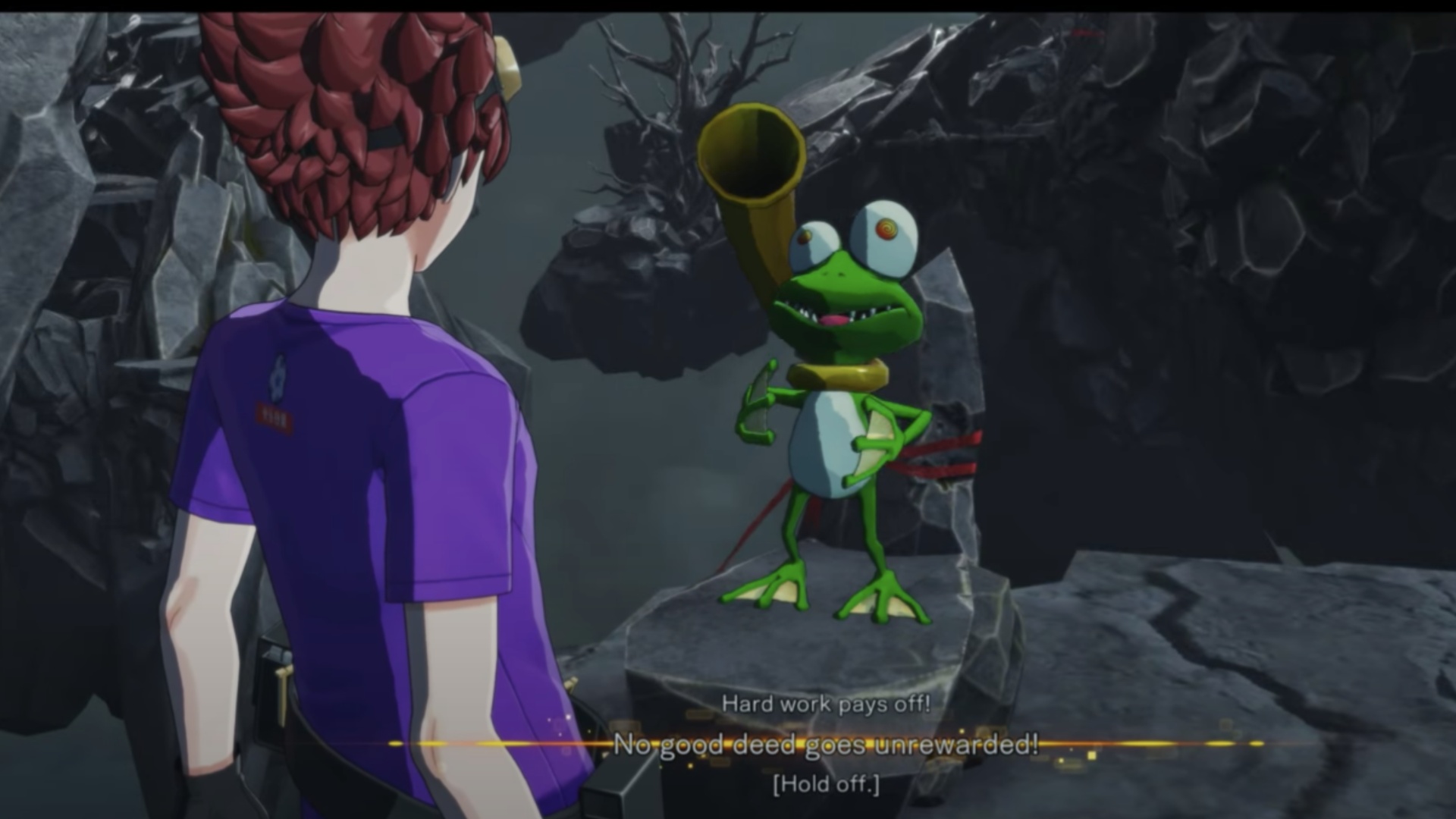This screenshot has height=819, width=1456.
Task: Select 'No good deed goes unrewarded!' response
Action: [x=825, y=745]
